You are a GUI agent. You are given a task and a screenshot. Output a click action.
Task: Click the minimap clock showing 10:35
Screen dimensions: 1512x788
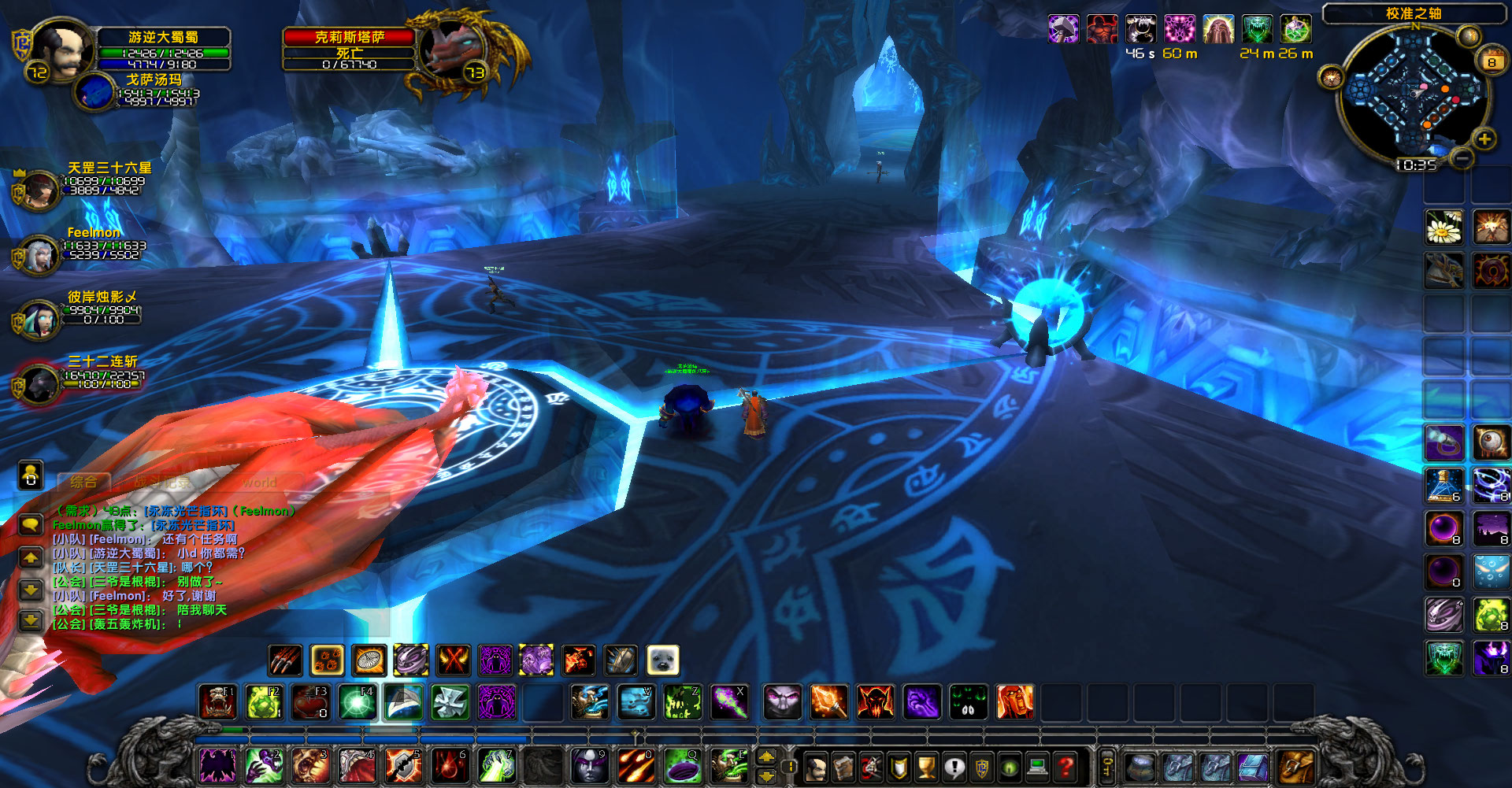coord(1417,165)
